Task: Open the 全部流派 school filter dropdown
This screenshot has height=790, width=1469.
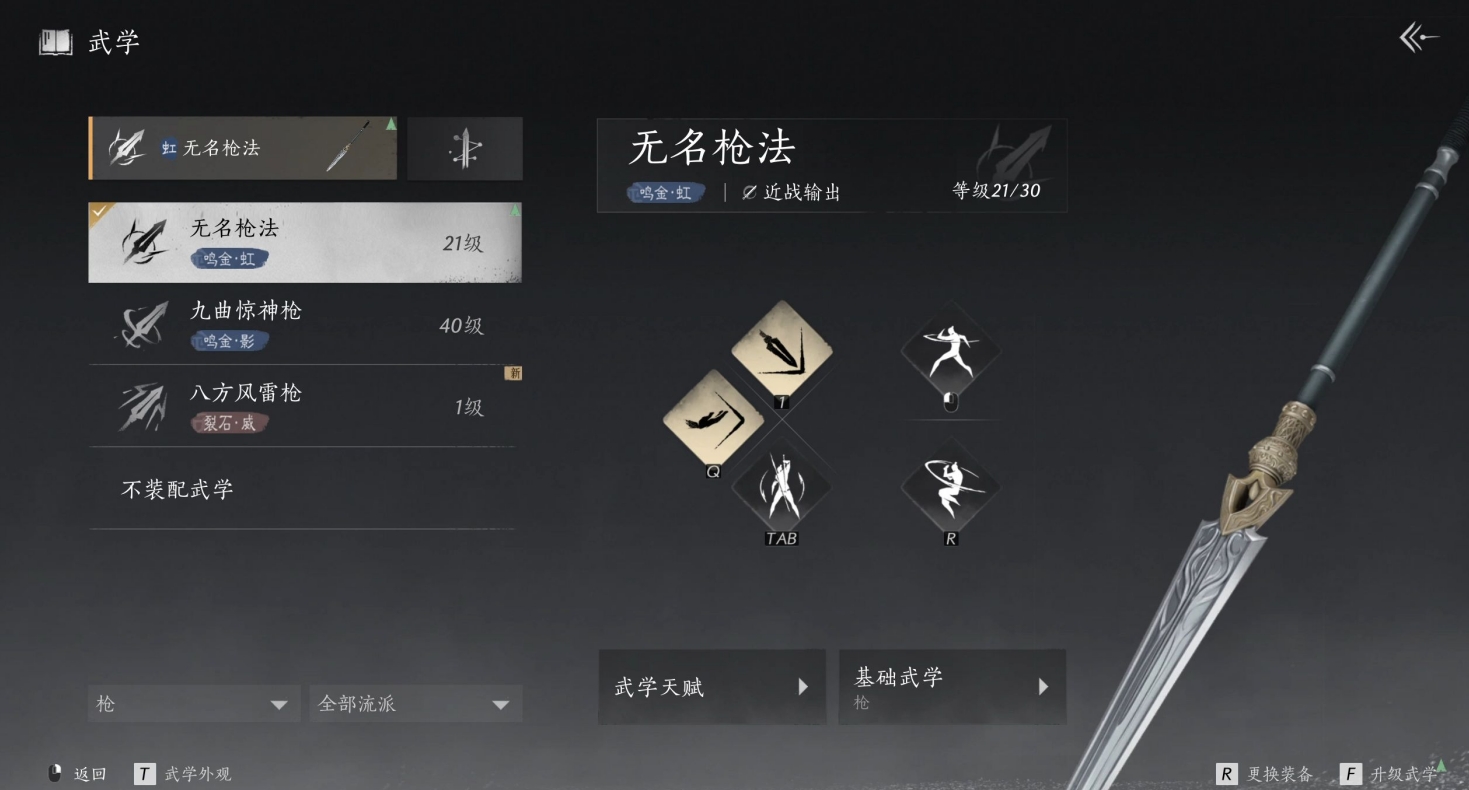Action: coord(415,703)
